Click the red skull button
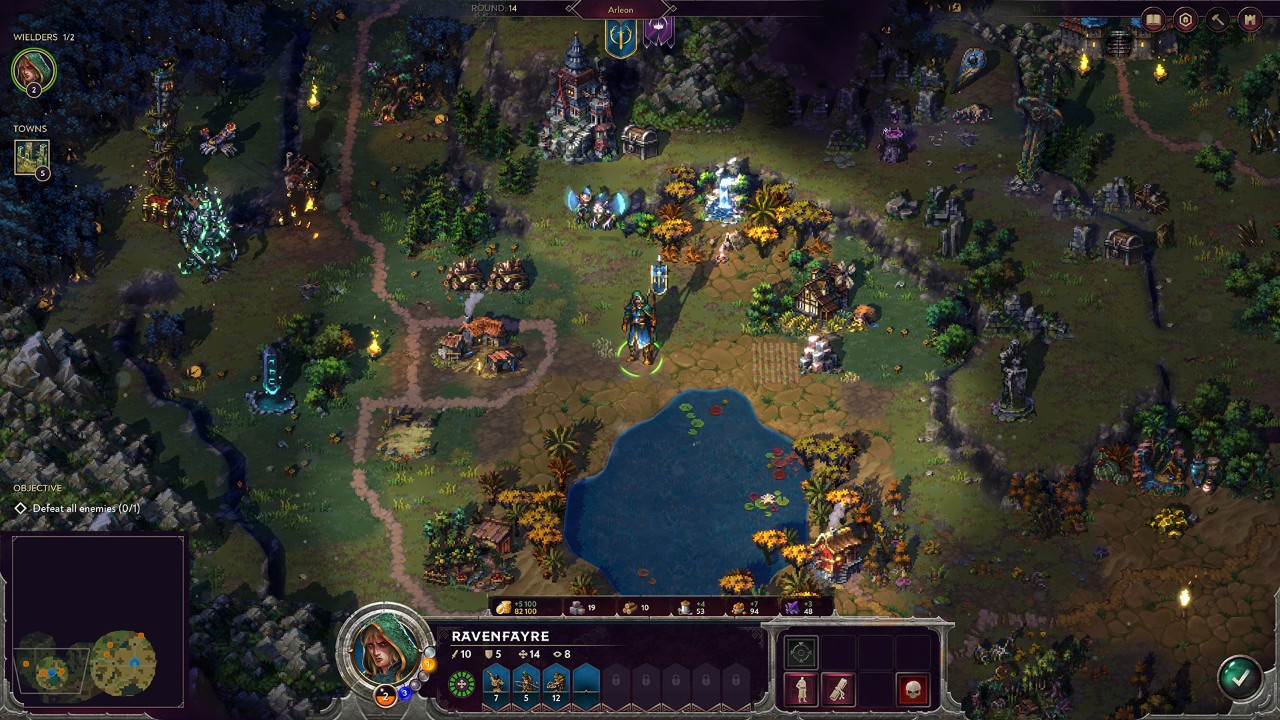This screenshot has width=1280, height=720. tap(912, 688)
